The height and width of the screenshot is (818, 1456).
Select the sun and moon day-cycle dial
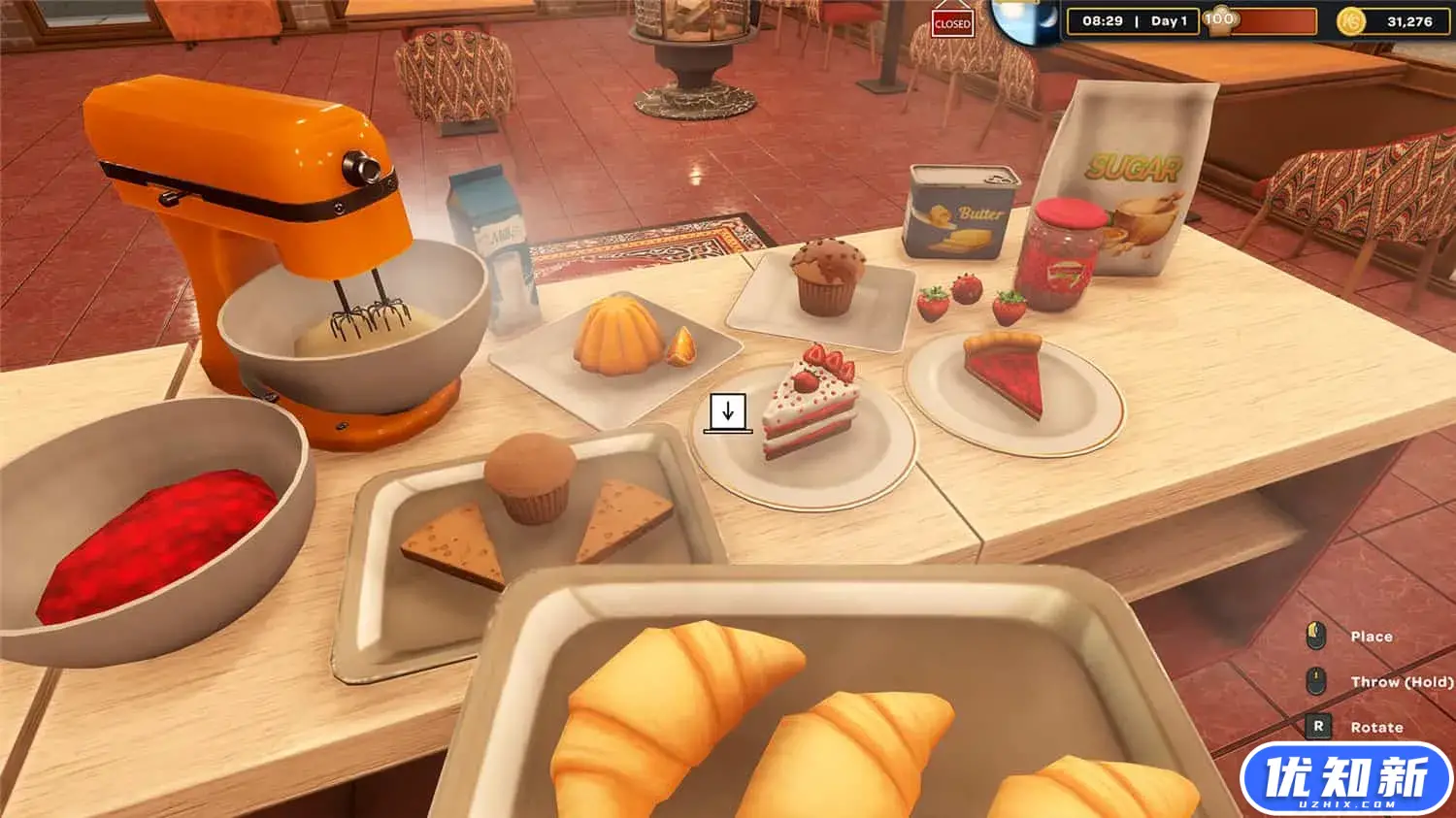click(x=1026, y=21)
